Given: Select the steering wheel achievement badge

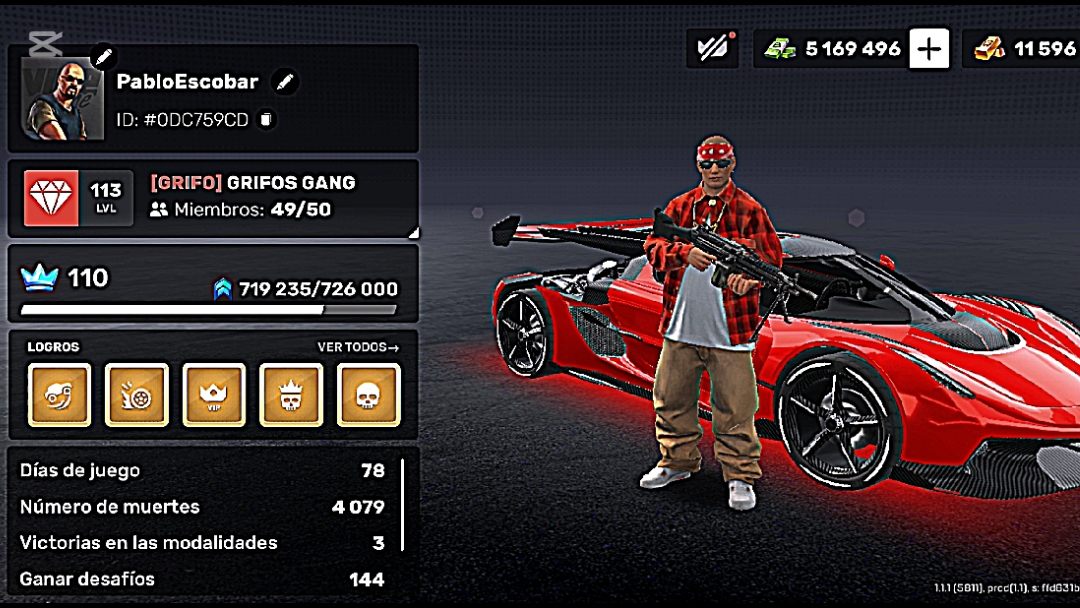Looking at the screenshot, I should click(x=59, y=395).
